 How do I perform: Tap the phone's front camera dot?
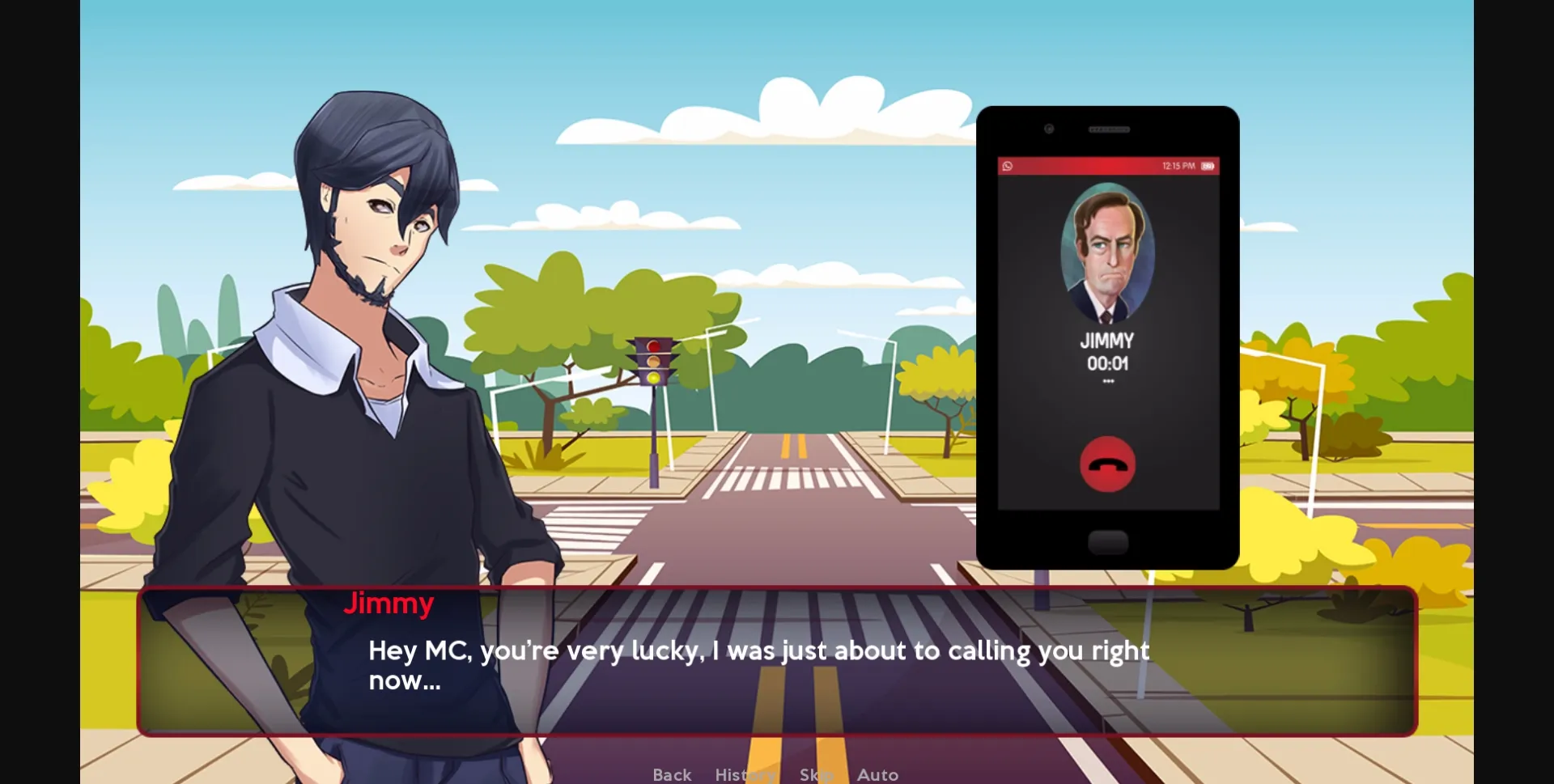(x=1049, y=129)
